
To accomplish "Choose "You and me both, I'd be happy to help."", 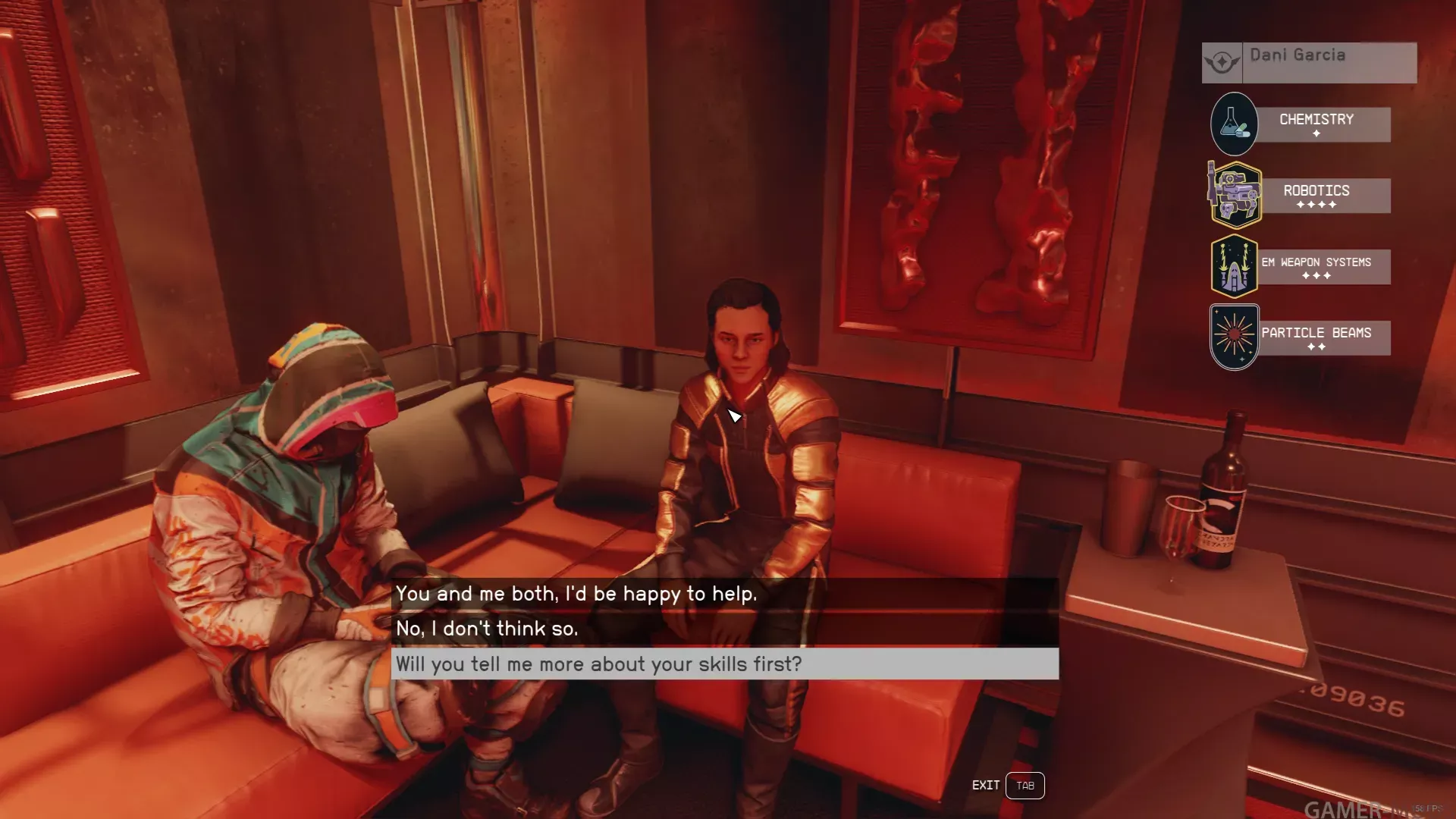I will tap(576, 594).
